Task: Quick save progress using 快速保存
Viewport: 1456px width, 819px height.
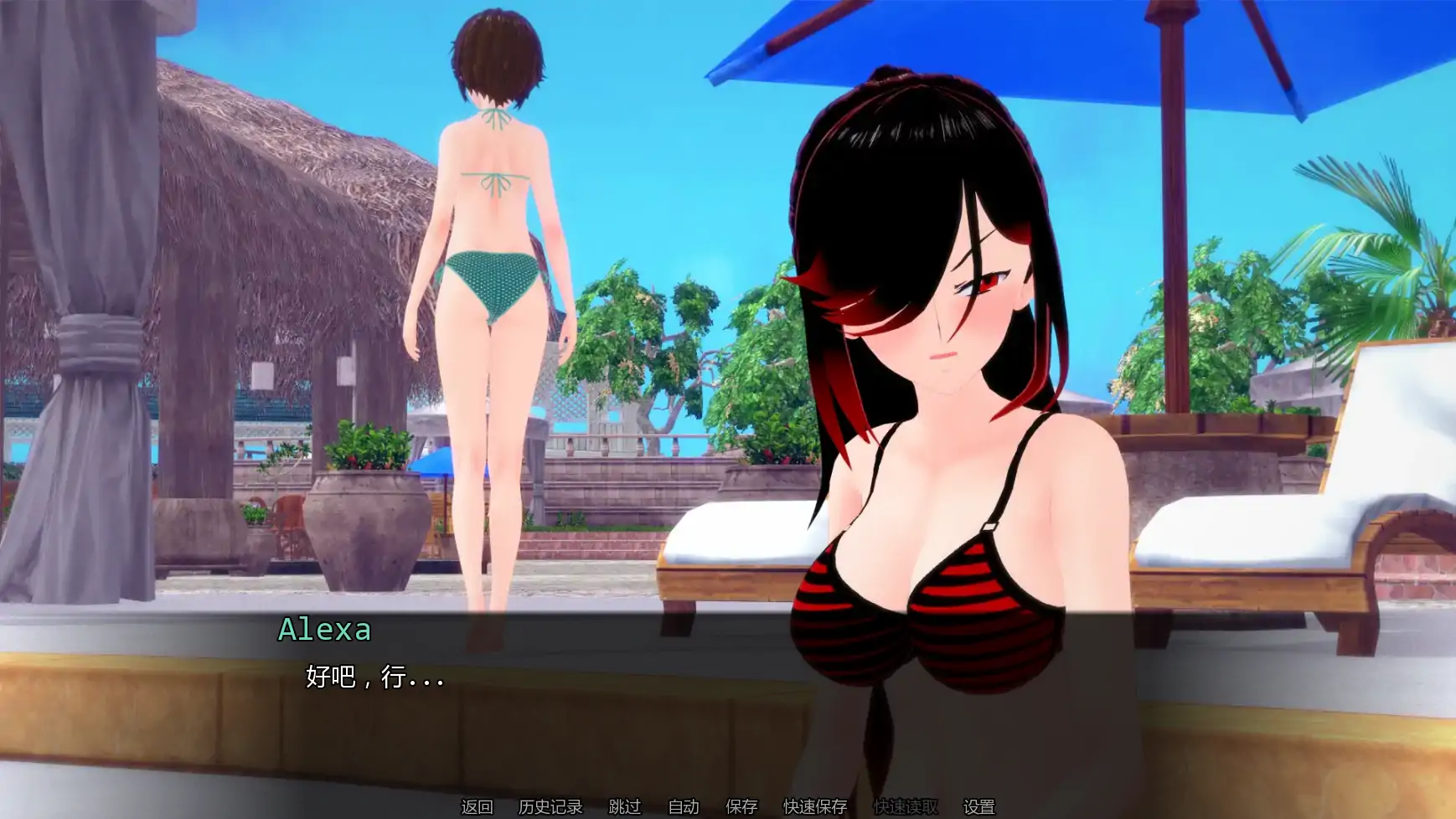Action: click(x=815, y=806)
